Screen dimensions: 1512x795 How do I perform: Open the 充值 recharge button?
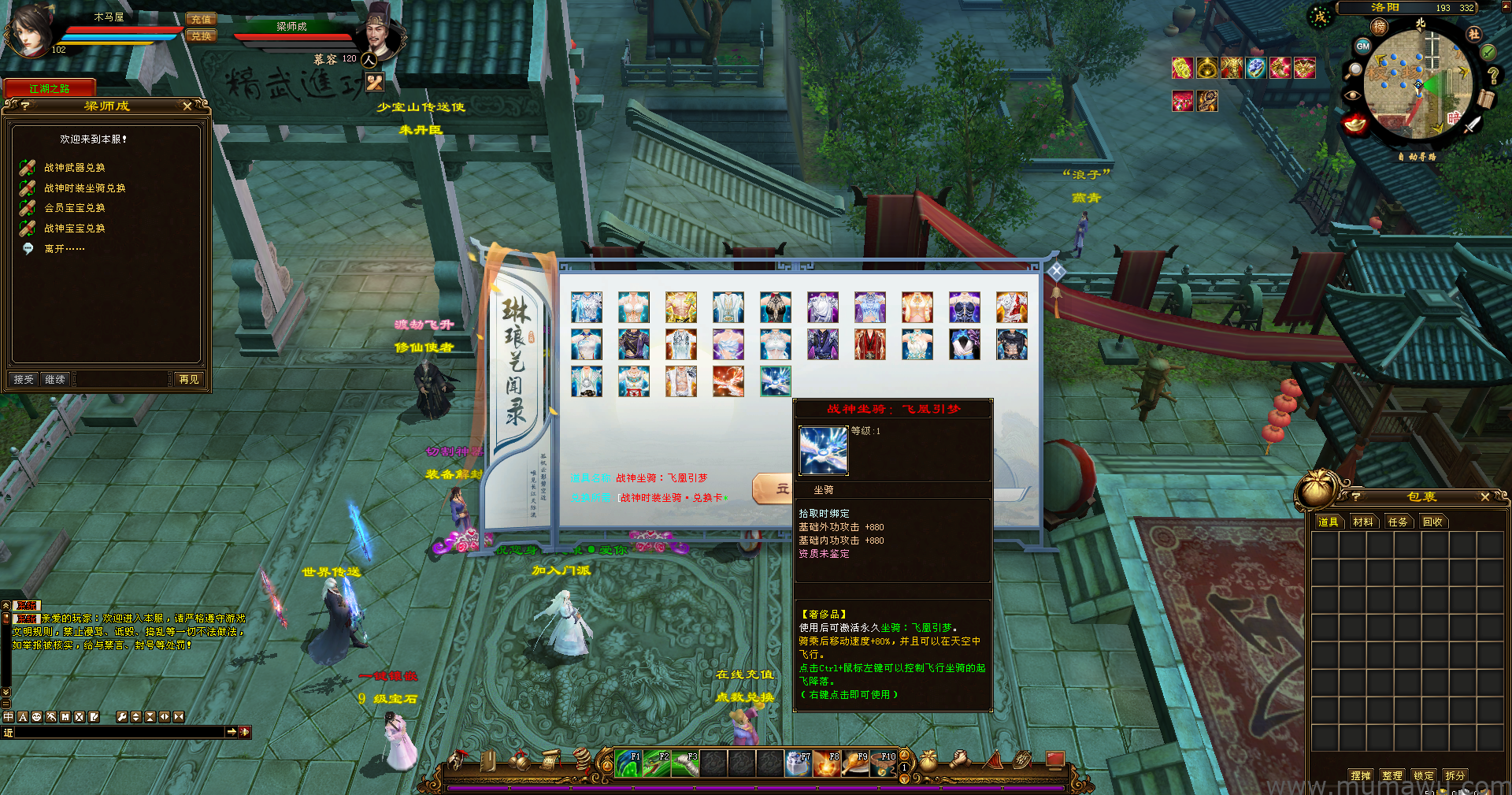click(x=201, y=20)
